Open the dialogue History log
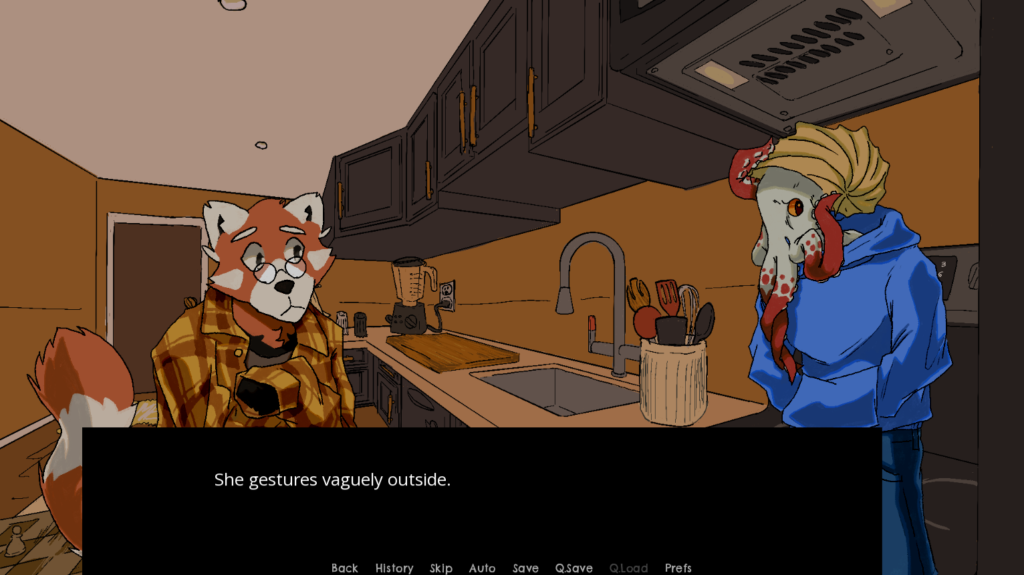This screenshot has width=1024, height=575. coord(394,568)
